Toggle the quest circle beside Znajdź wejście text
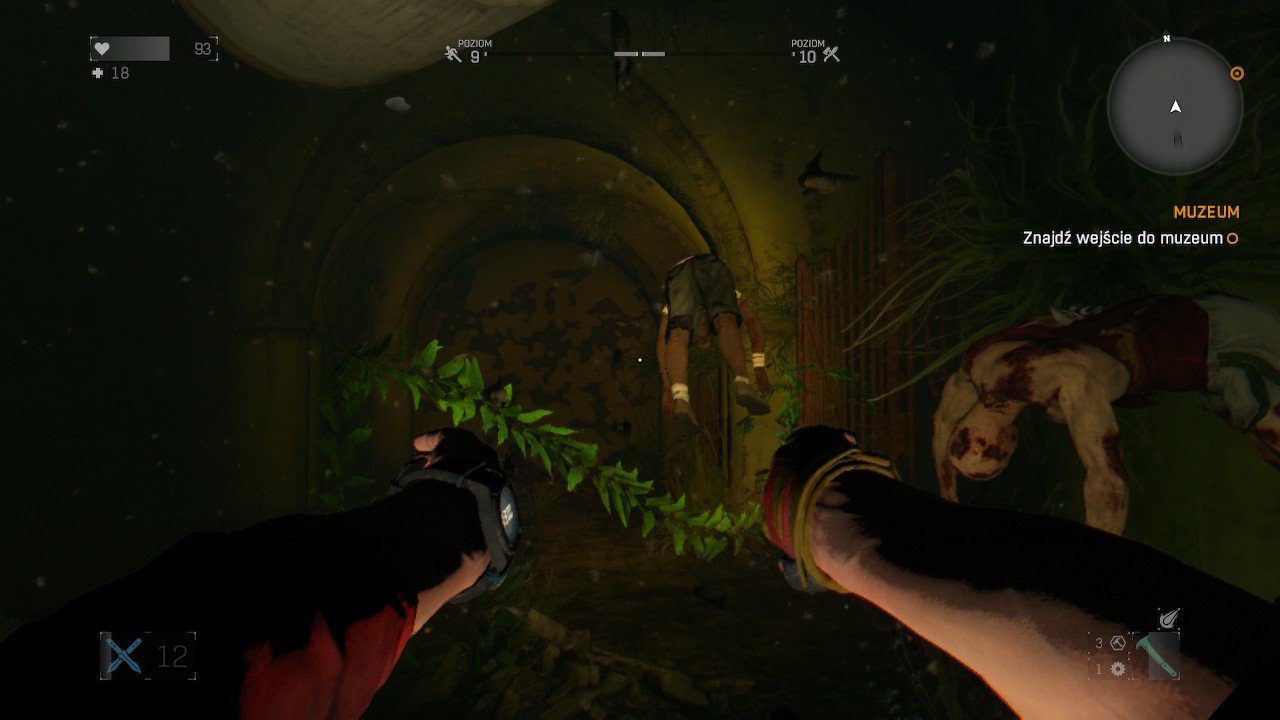1280x720 pixels. click(x=1233, y=238)
